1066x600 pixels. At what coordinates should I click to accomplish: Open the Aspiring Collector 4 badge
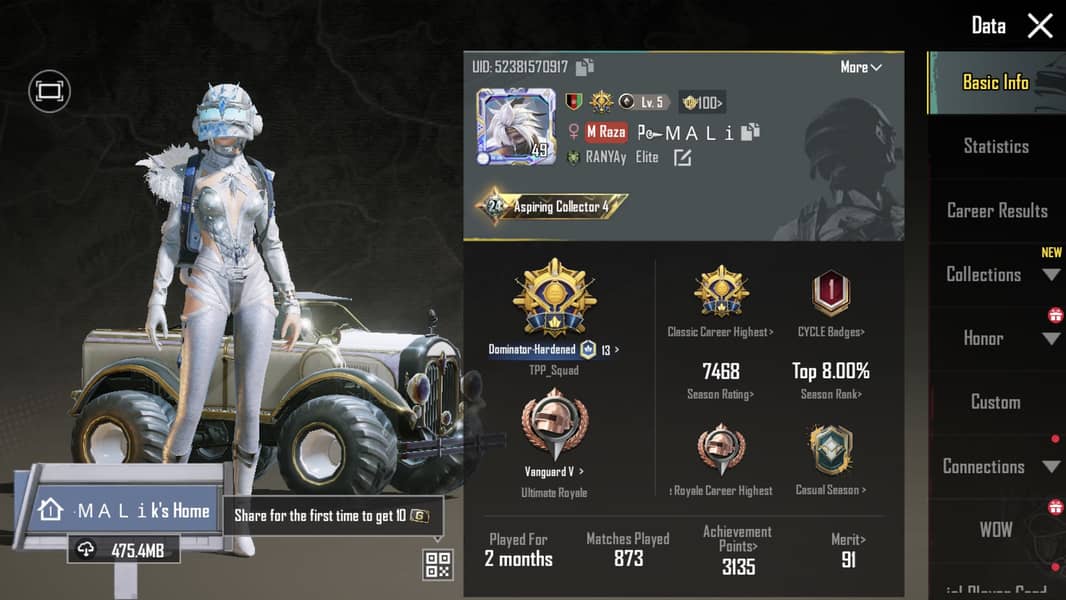pyautogui.click(x=552, y=207)
